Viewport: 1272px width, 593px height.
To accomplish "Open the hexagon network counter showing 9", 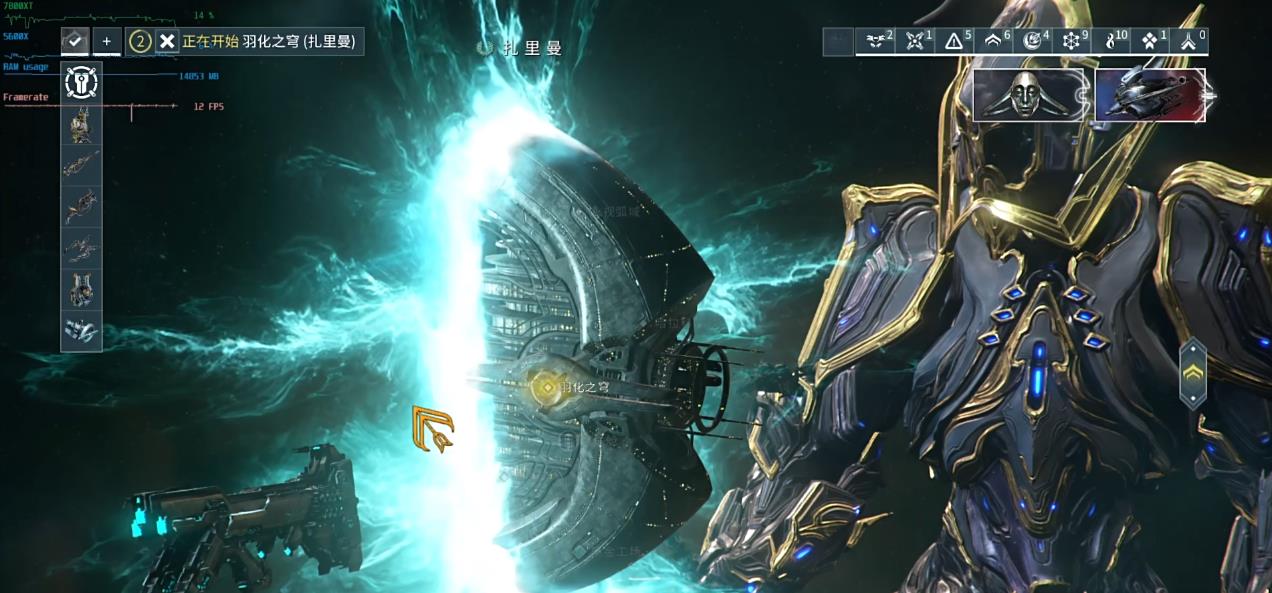I will coord(1073,41).
